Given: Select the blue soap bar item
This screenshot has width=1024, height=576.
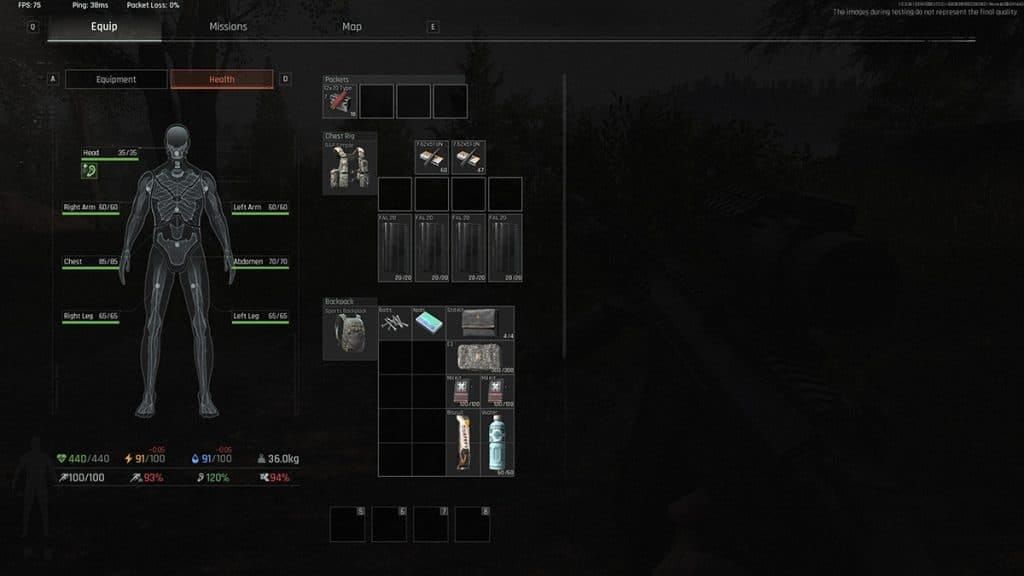Looking at the screenshot, I should coord(429,324).
